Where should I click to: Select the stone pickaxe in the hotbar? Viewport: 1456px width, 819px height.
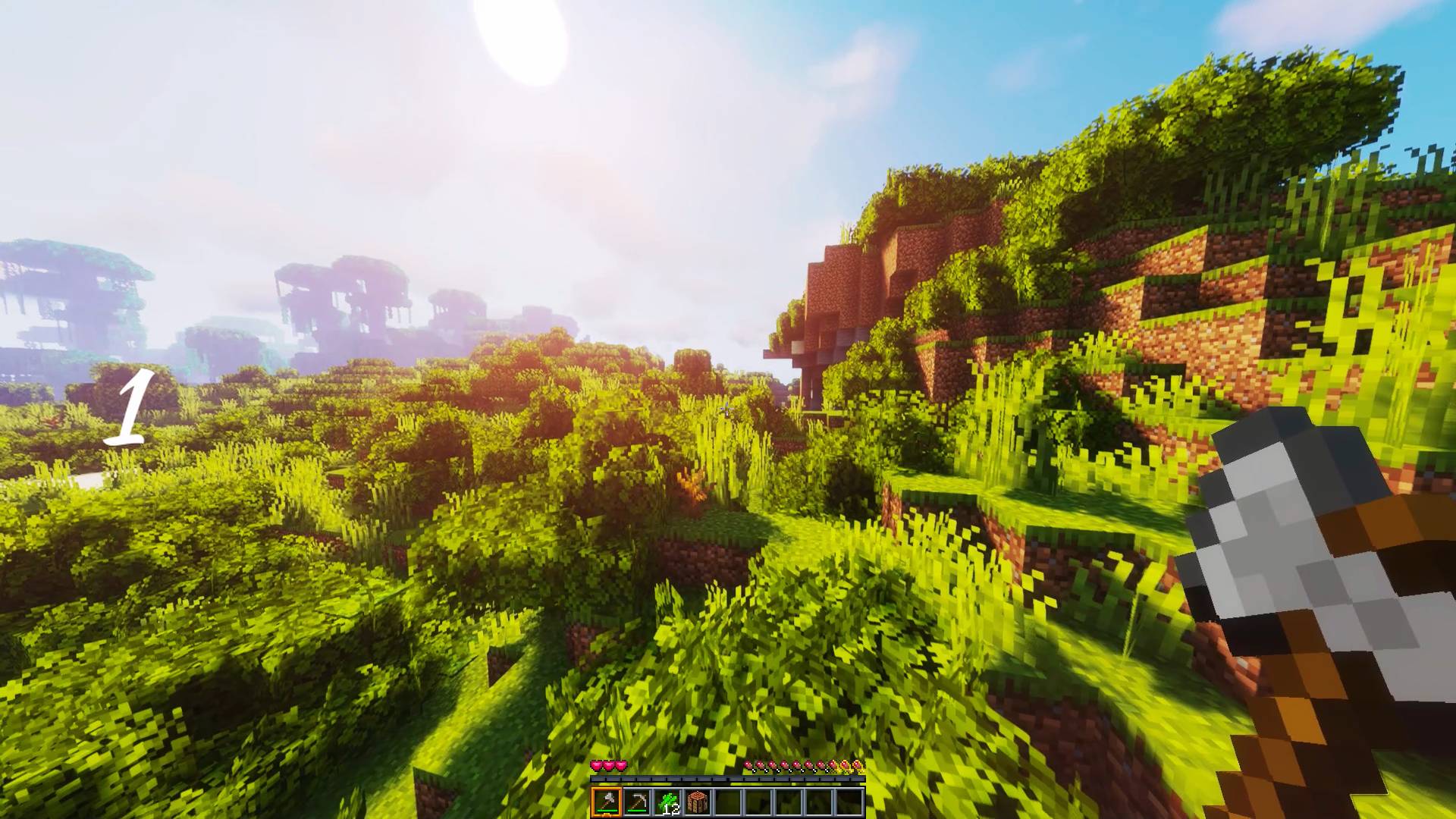(637, 802)
